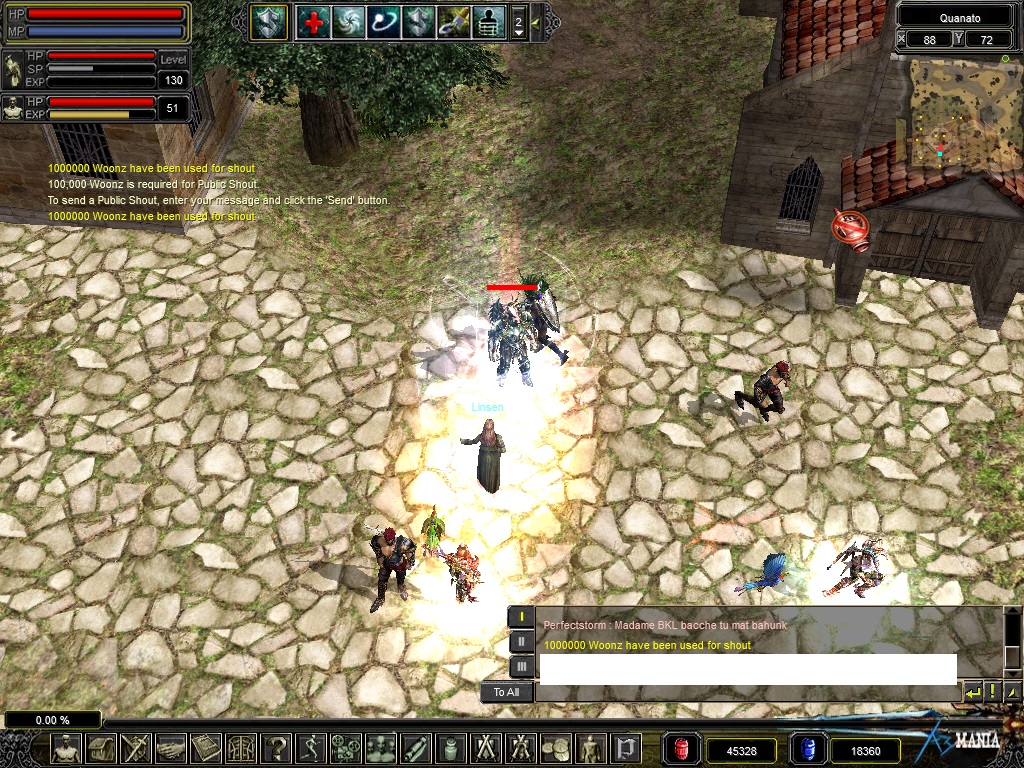This screenshot has width=1024, height=768.
Task: Open the handshake trade menu
Action: pos(171,748)
